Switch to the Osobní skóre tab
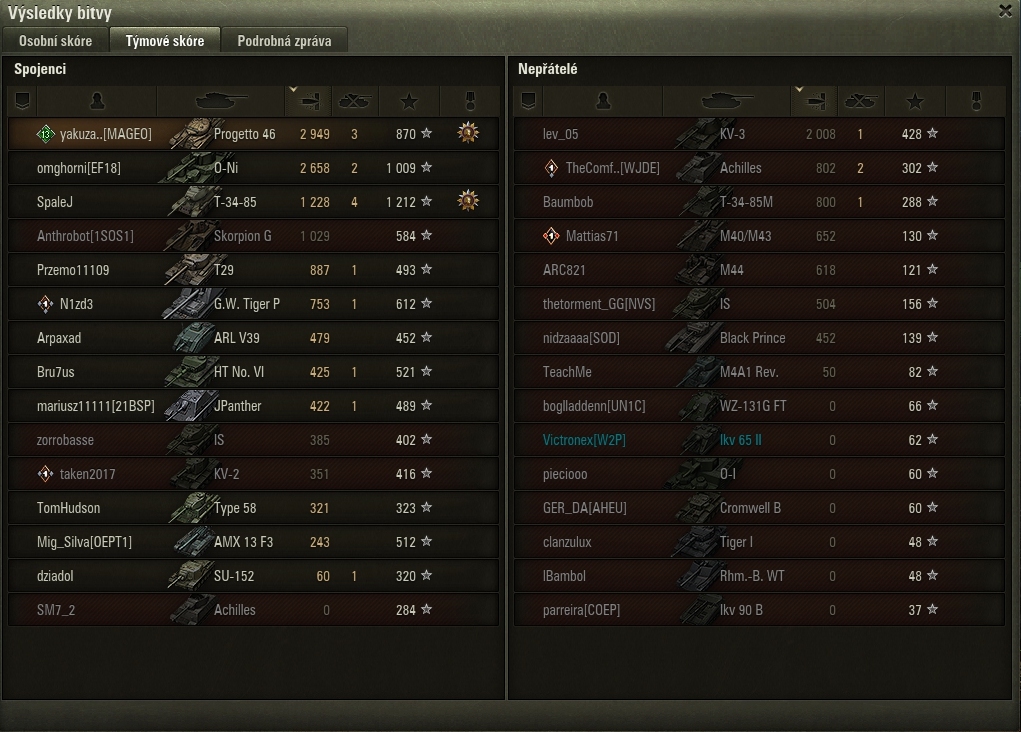1021x732 pixels. click(x=55, y=41)
